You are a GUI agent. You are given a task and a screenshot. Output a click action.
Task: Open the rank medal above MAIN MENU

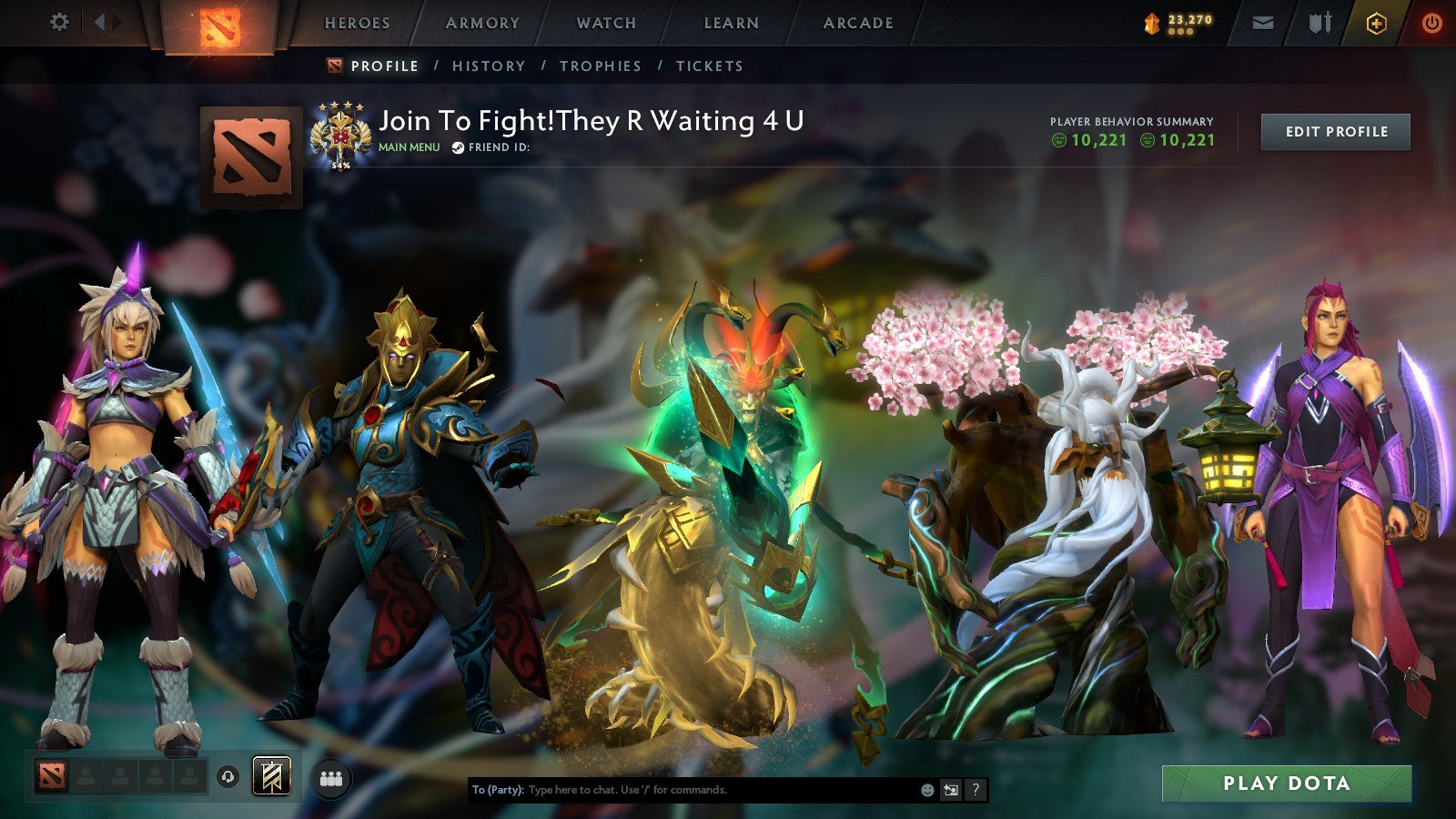coord(340,130)
